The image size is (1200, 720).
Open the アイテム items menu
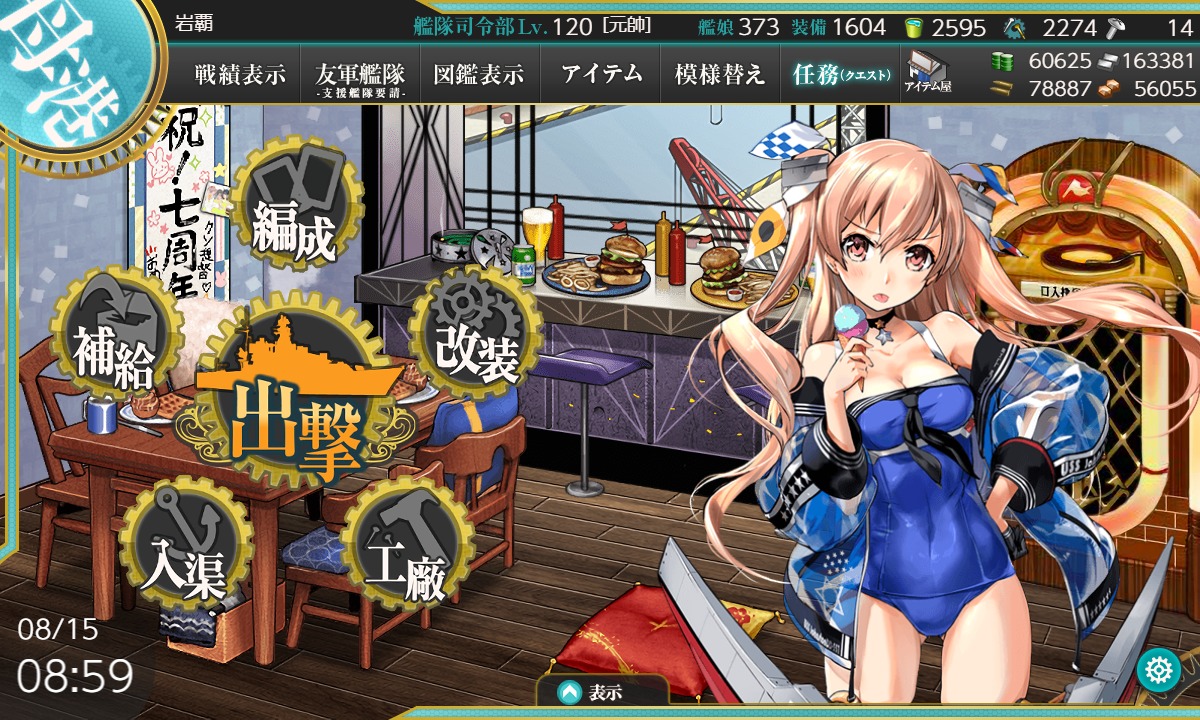tap(601, 74)
